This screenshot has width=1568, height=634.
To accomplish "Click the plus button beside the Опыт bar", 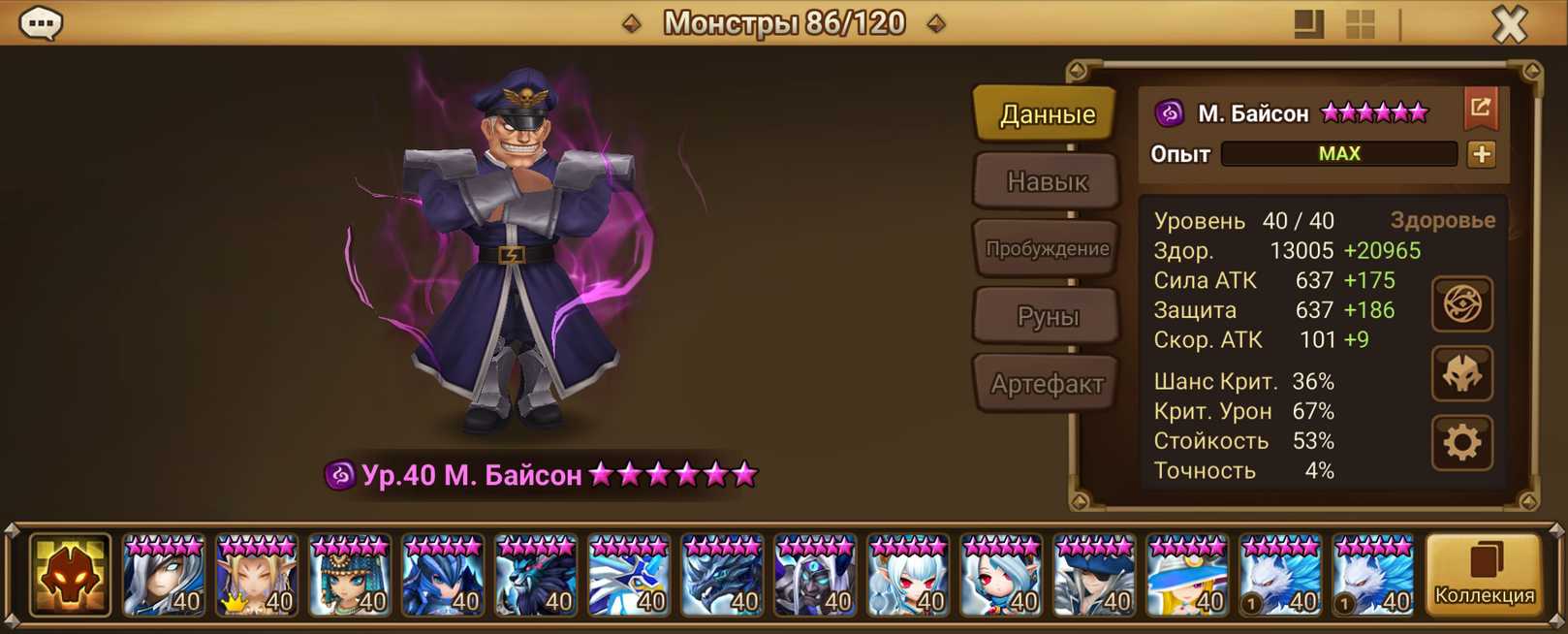I will (1481, 154).
